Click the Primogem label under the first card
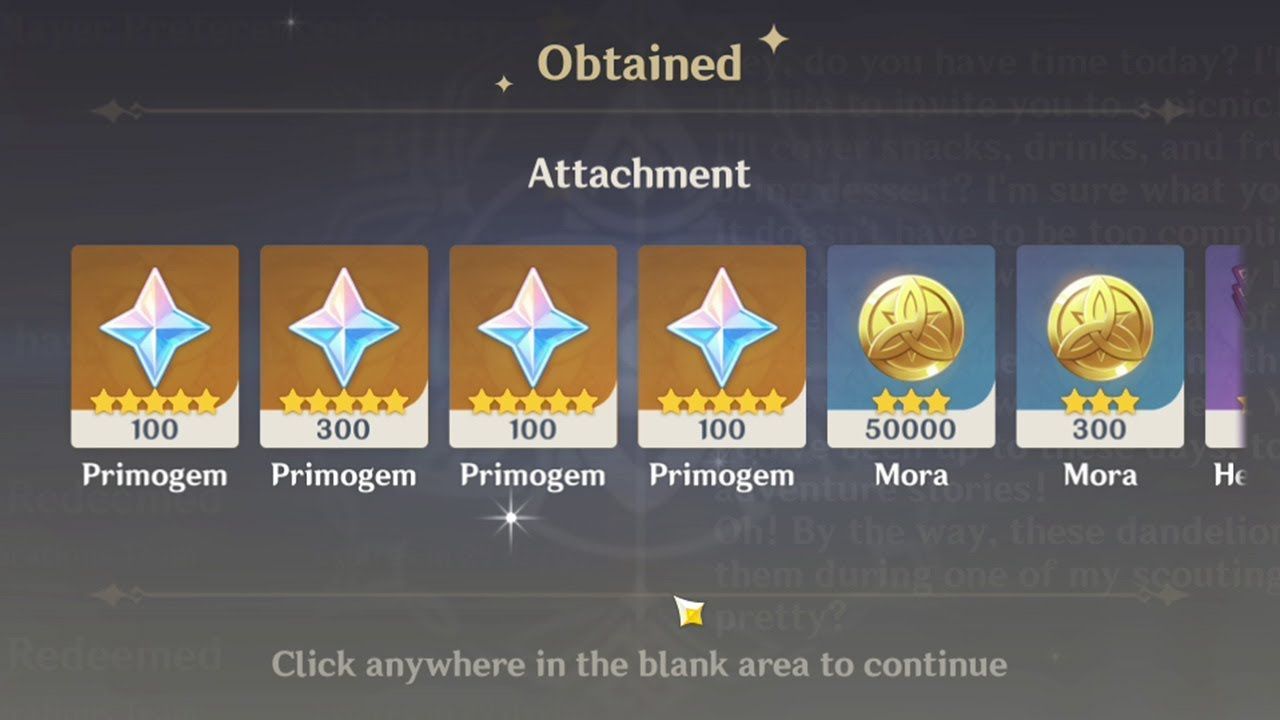Screen dimensions: 1280x720 coord(155,475)
